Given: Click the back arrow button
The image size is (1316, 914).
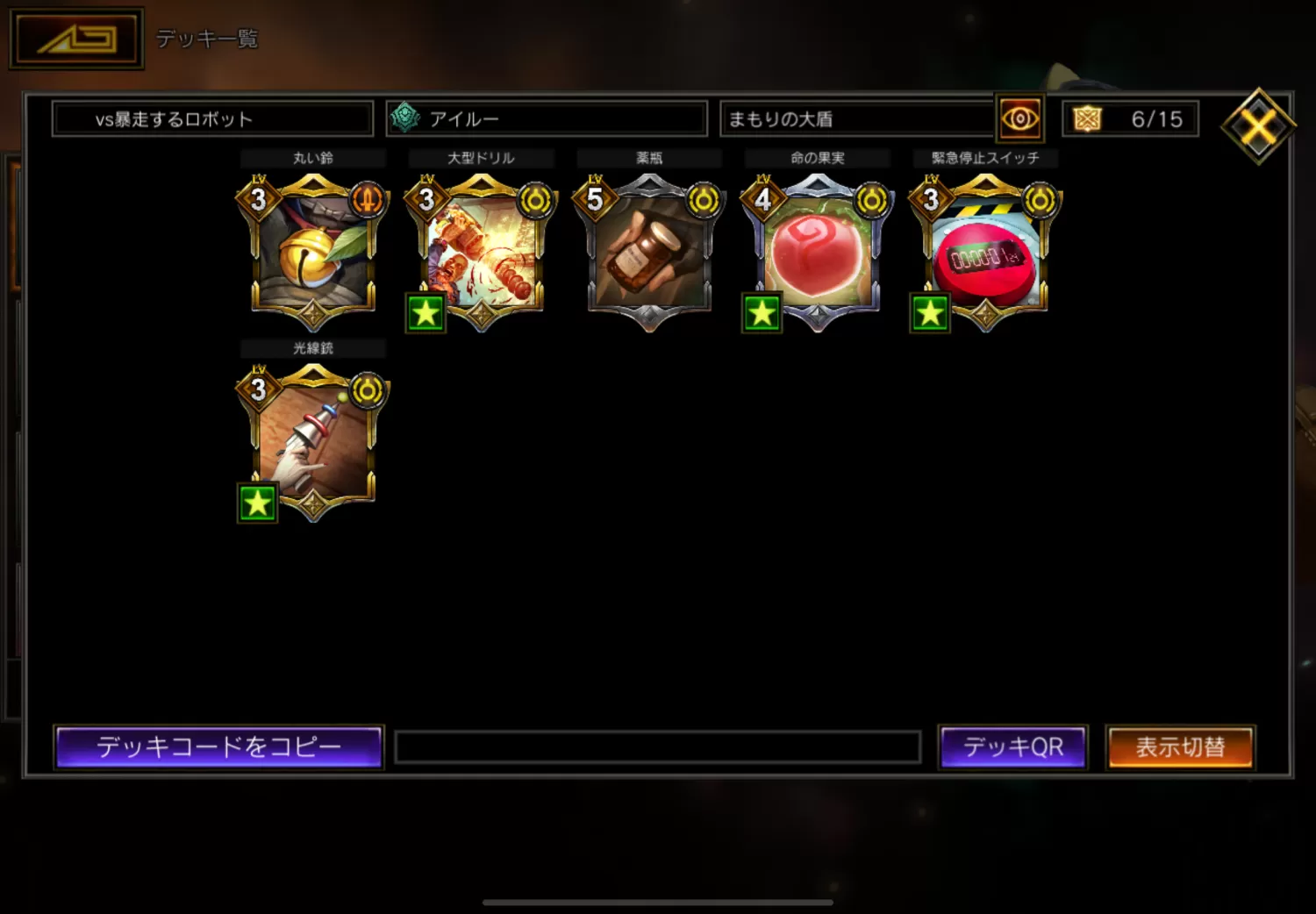Looking at the screenshot, I should pos(76,39).
